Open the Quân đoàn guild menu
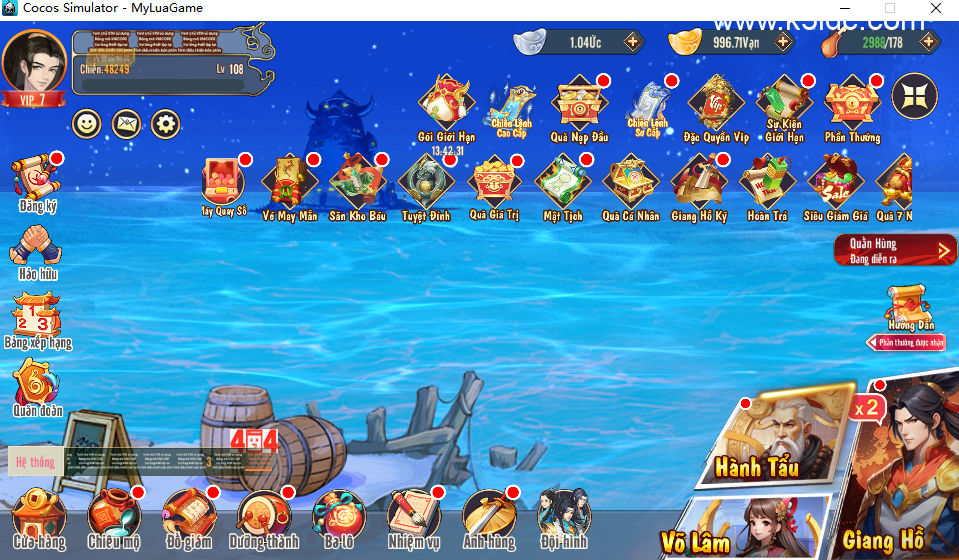Screen dimensions: 959x560 point(37,384)
